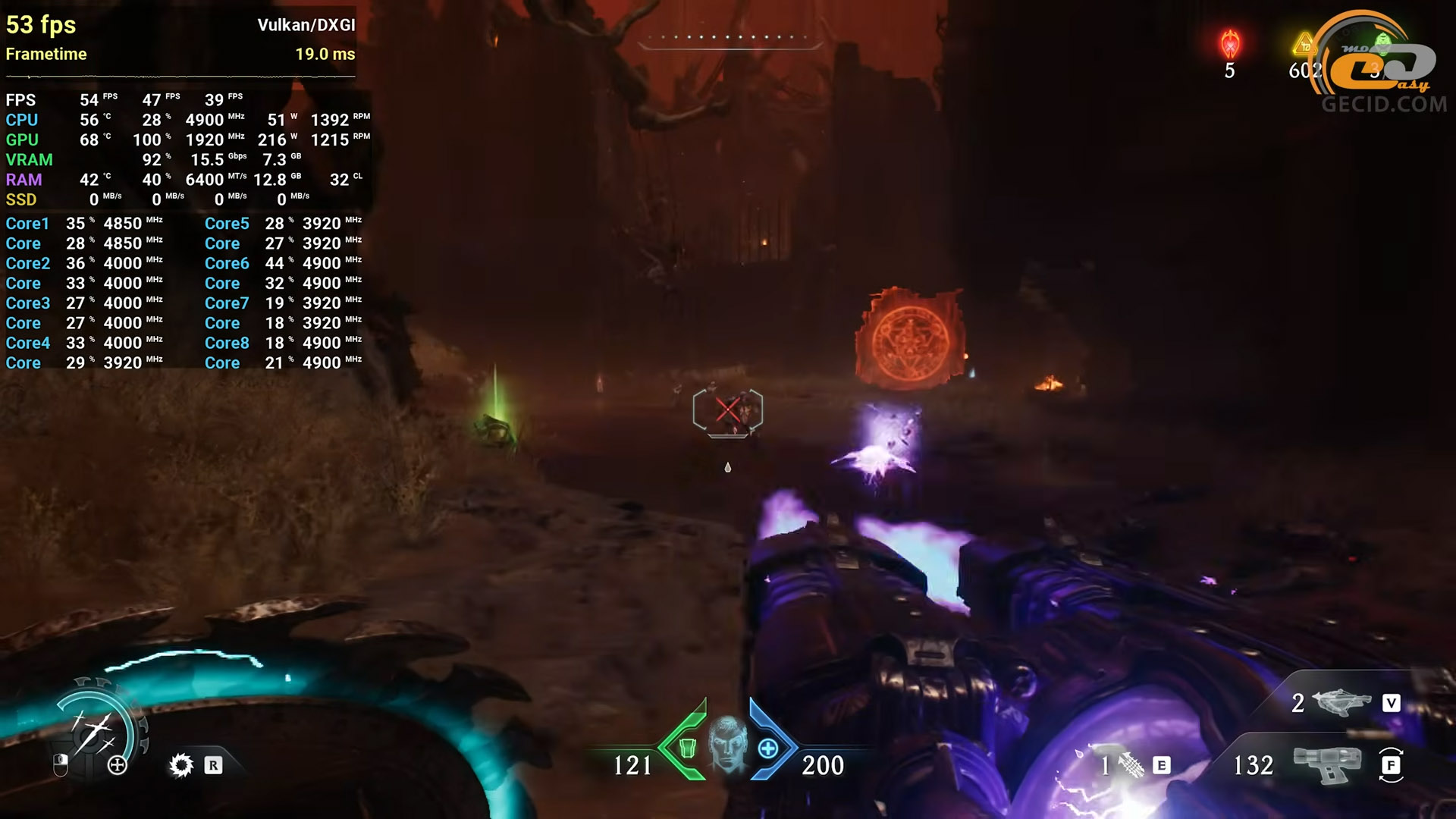Image resolution: width=1456 pixels, height=819 pixels.
Task: Select the gold triangle currency icon
Action: point(1304,45)
